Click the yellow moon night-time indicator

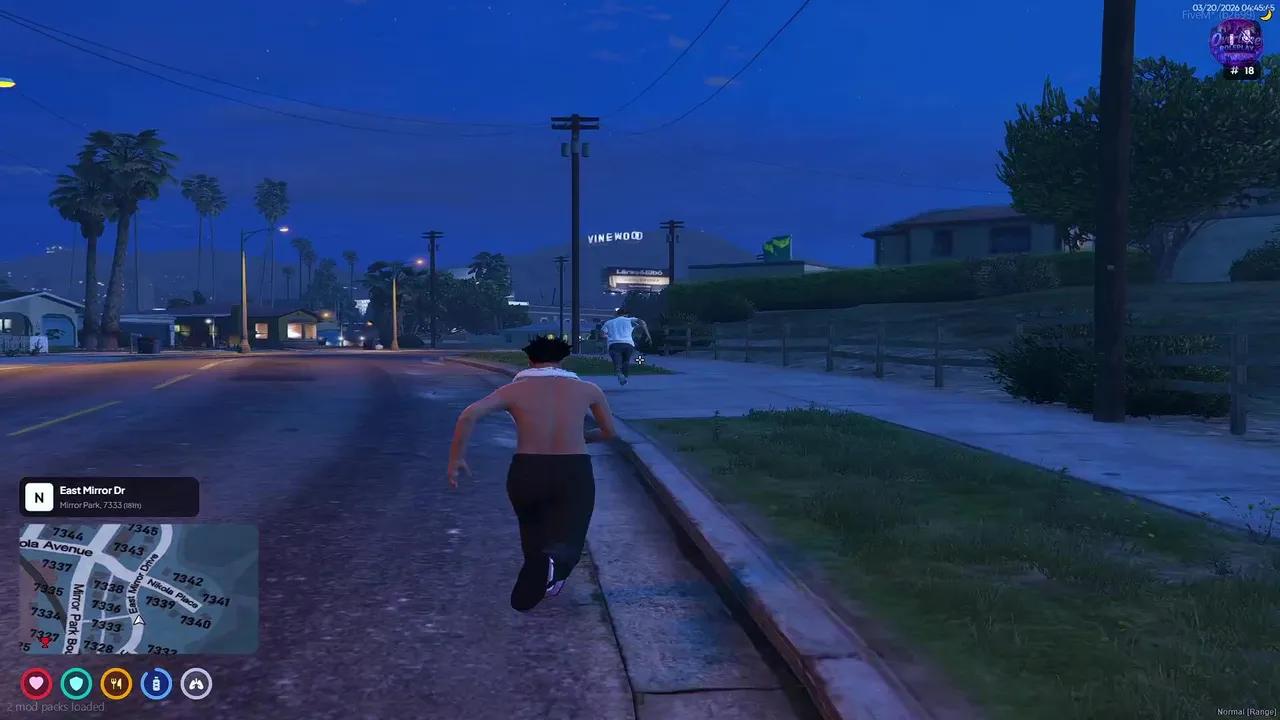pyautogui.click(x=1266, y=16)
